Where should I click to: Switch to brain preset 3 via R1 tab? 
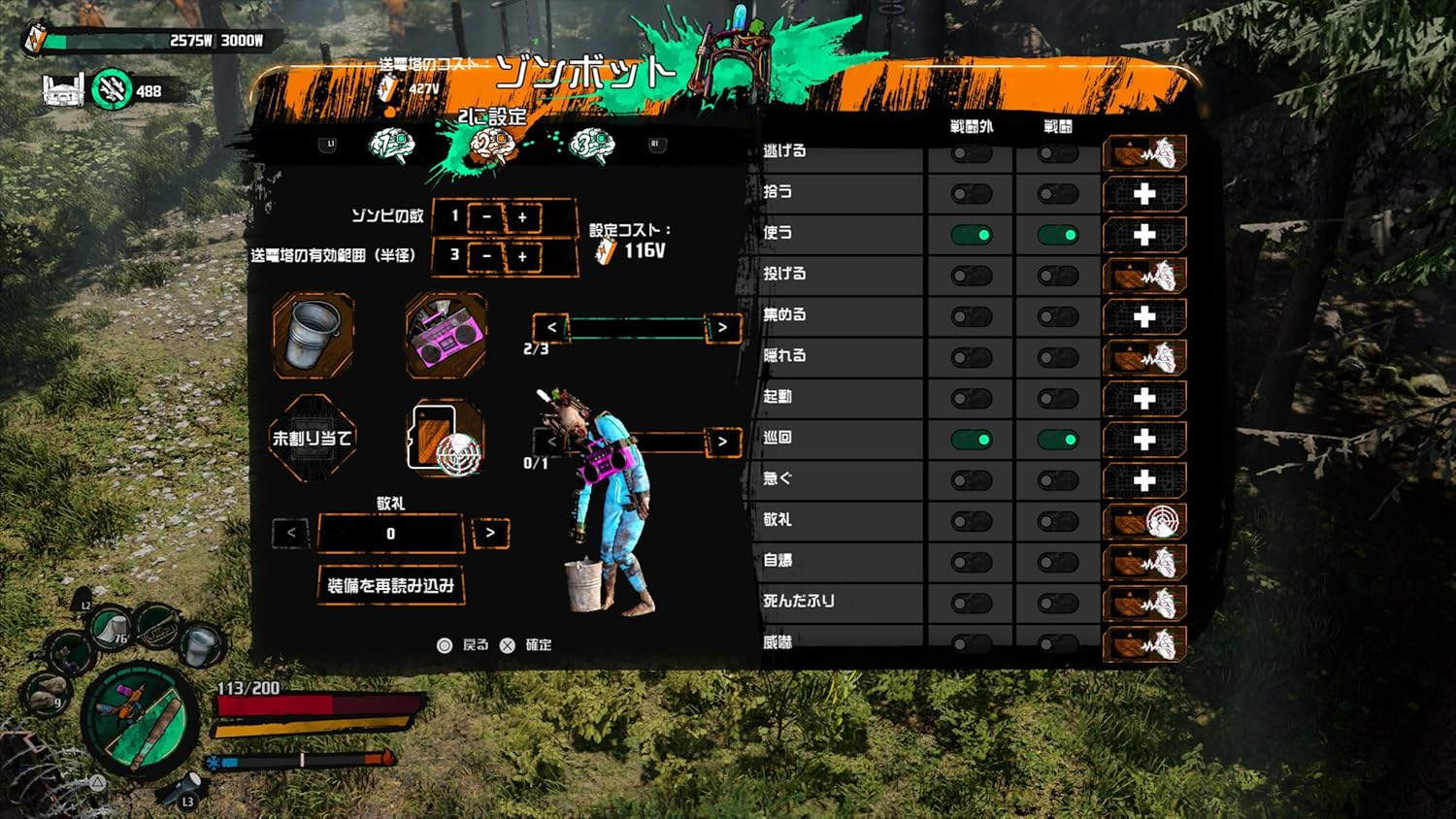point(656,144)
